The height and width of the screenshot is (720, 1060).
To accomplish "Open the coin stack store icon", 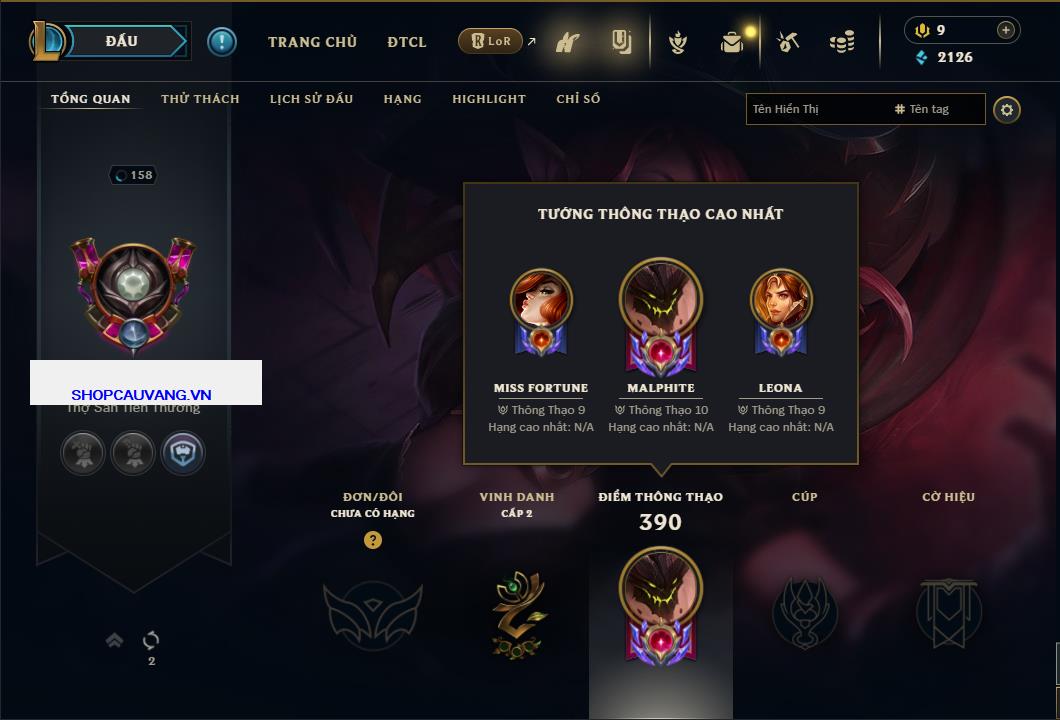I will (x=842, y=42).
